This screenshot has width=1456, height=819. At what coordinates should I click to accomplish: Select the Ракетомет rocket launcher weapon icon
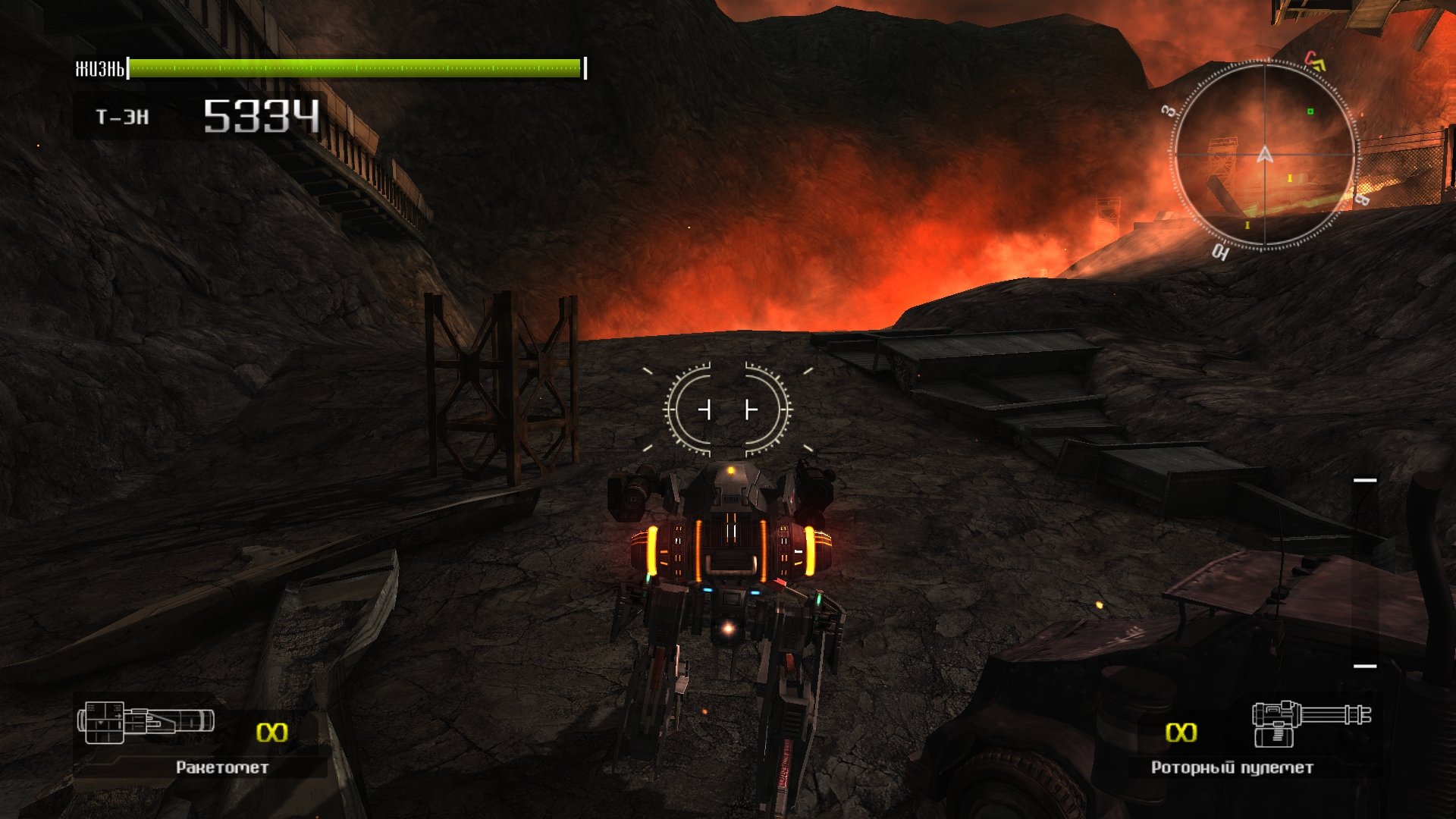click(146, 722)
